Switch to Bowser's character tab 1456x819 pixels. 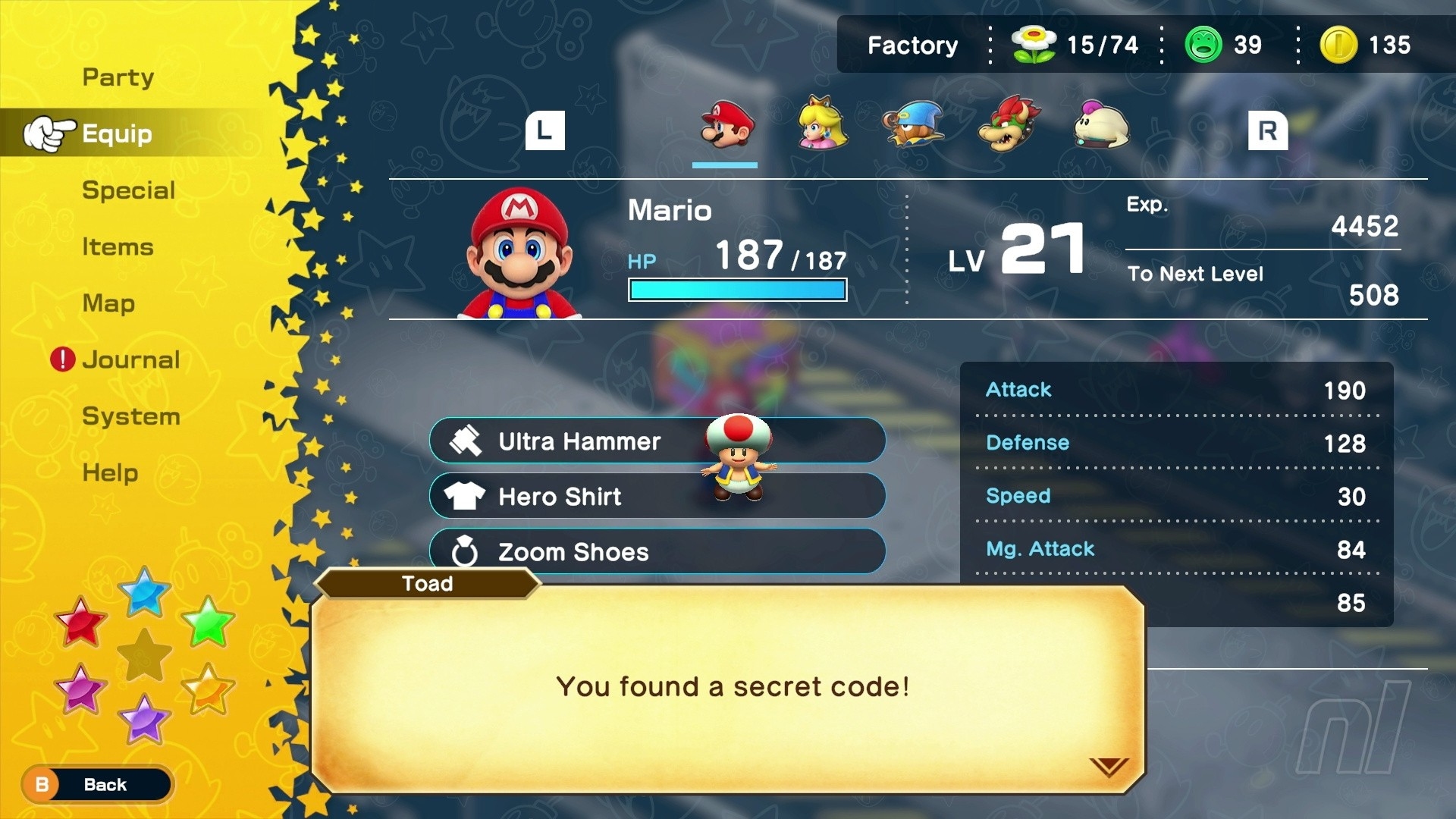coord(1009,124)
